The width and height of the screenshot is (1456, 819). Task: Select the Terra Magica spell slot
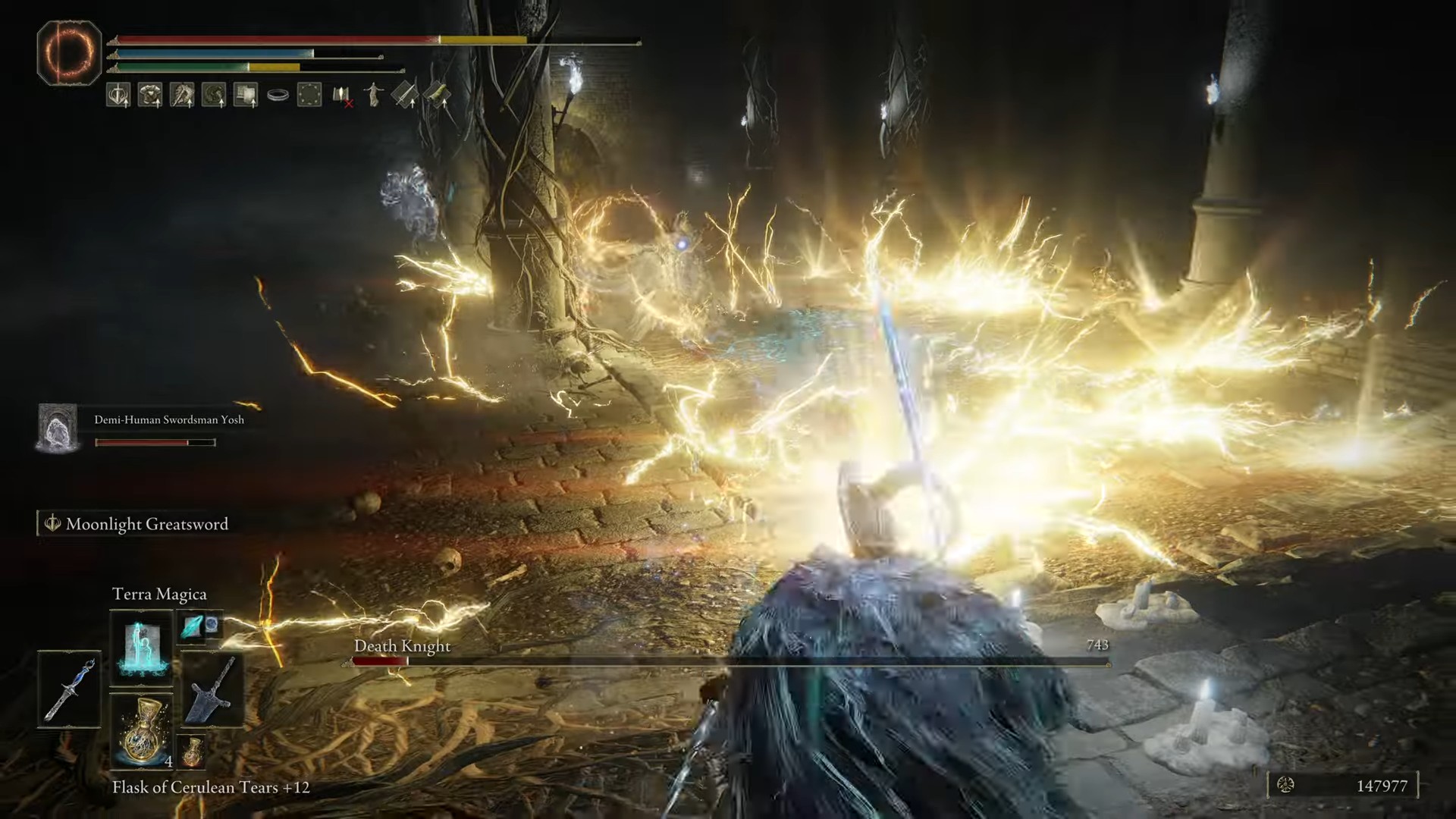point(141,648)
